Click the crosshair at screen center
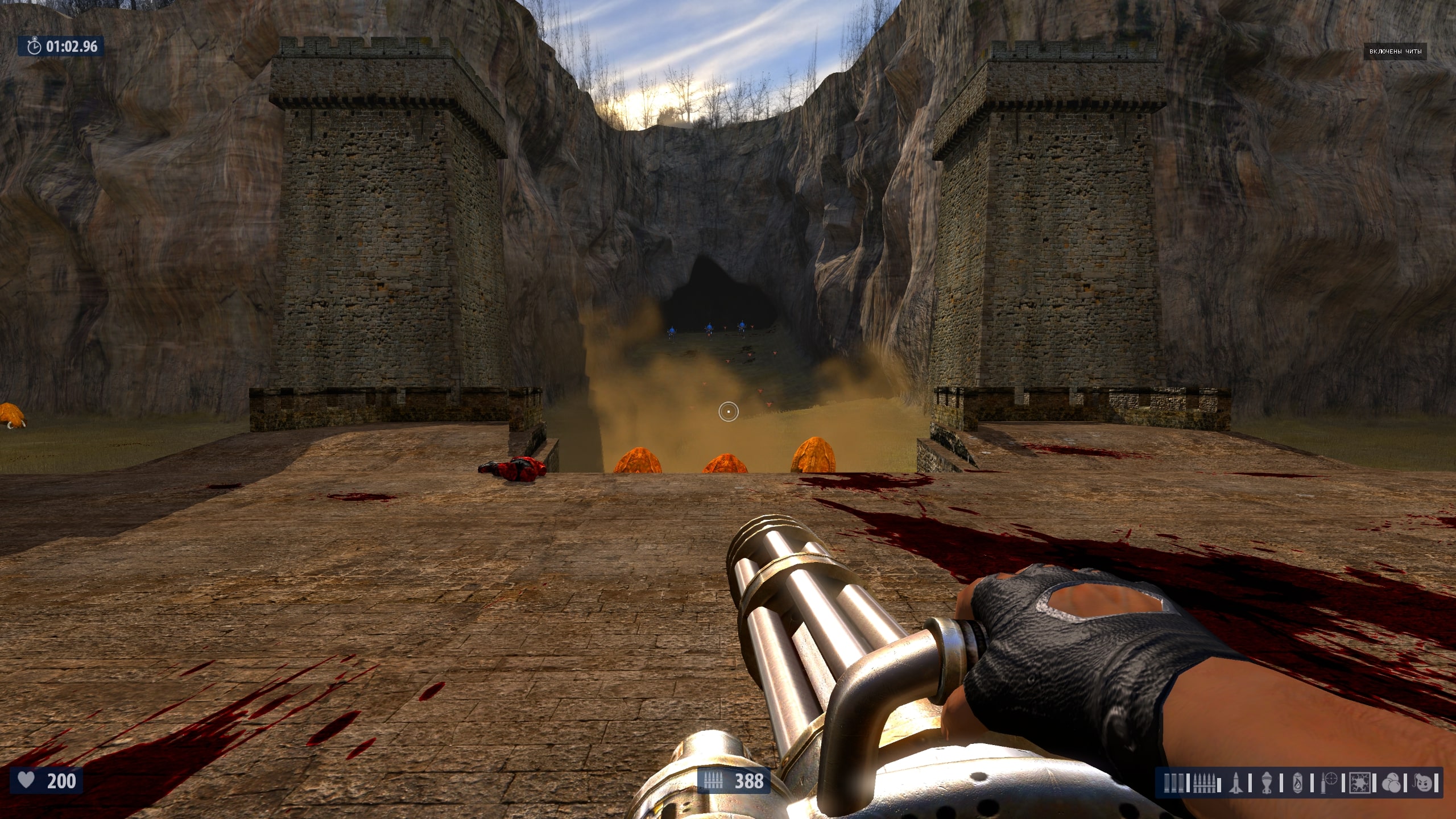 tap(729, 411)
